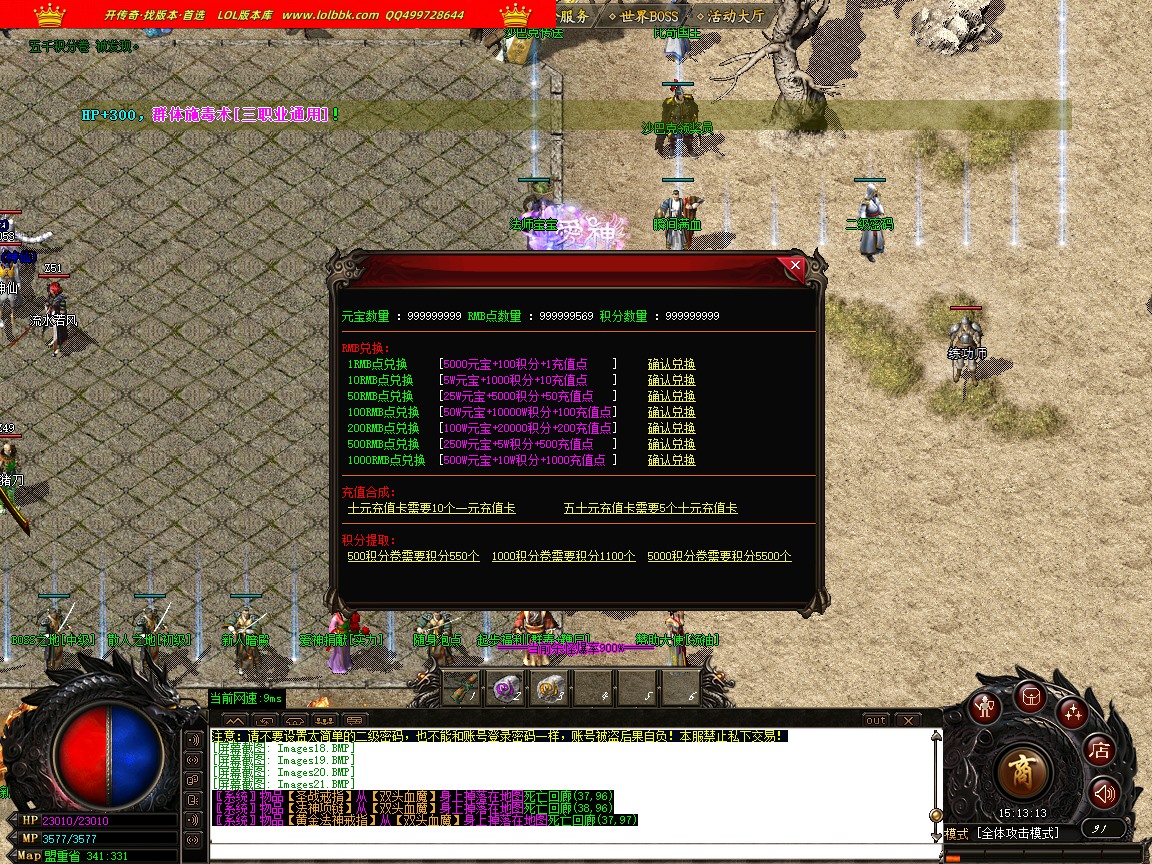The image size is (1152, 864).
Task: Withdraw a 5000 points voucher
Action: click(719, 557)
